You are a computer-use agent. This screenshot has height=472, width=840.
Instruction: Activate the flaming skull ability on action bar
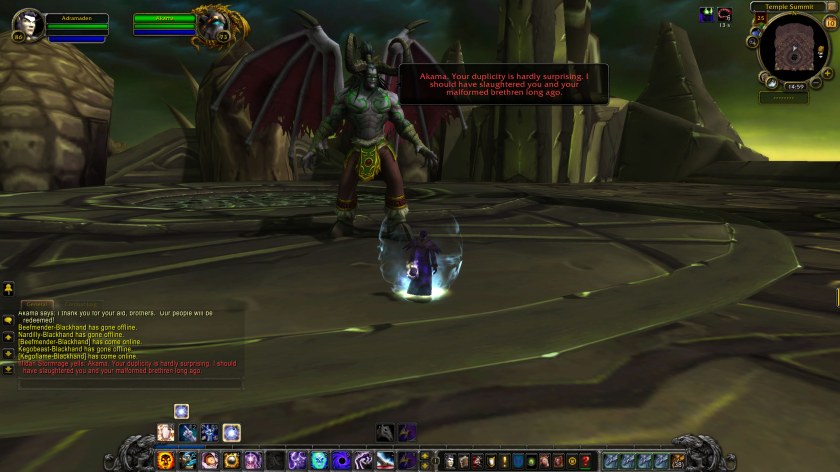coord(166,460)
